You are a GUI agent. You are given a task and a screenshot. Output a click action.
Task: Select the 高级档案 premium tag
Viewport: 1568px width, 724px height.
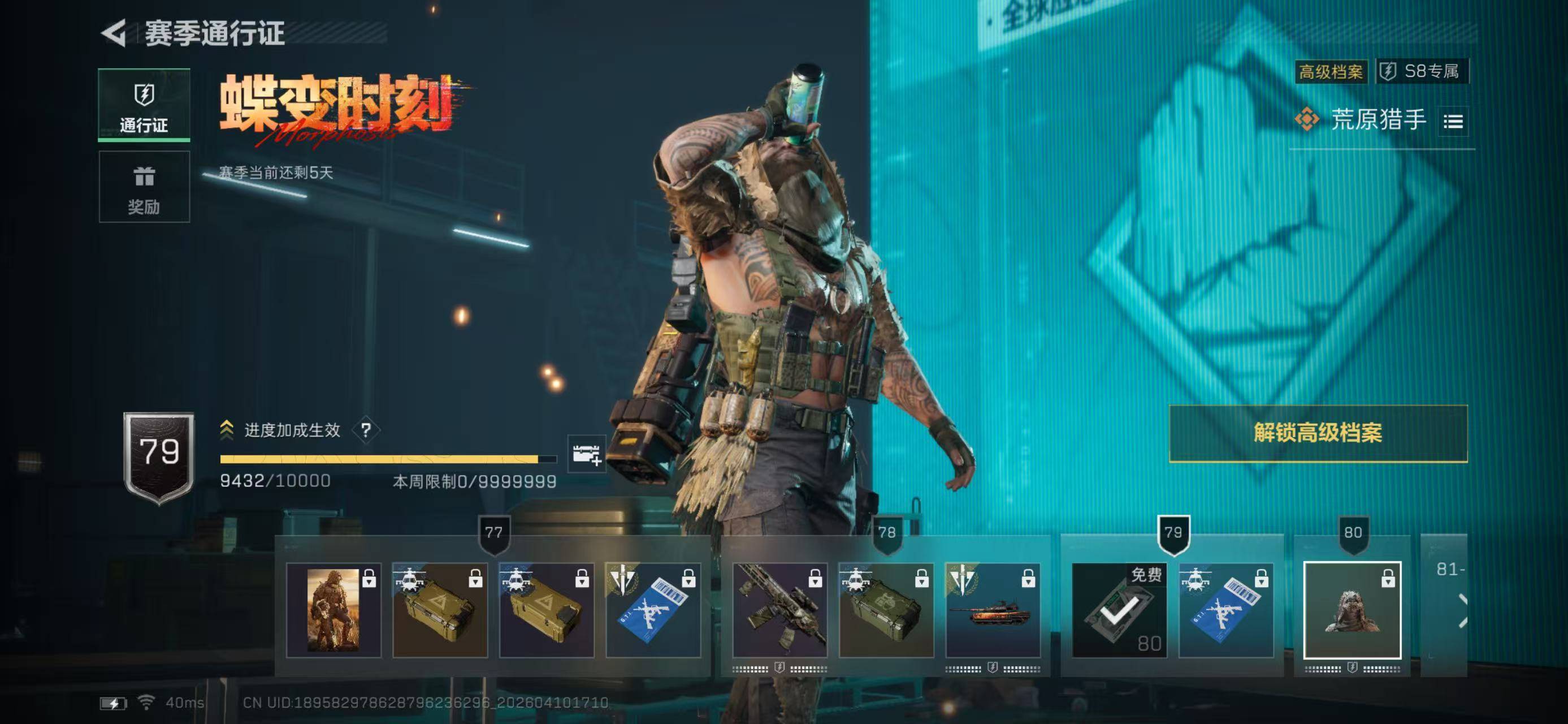pos(1331,72)
